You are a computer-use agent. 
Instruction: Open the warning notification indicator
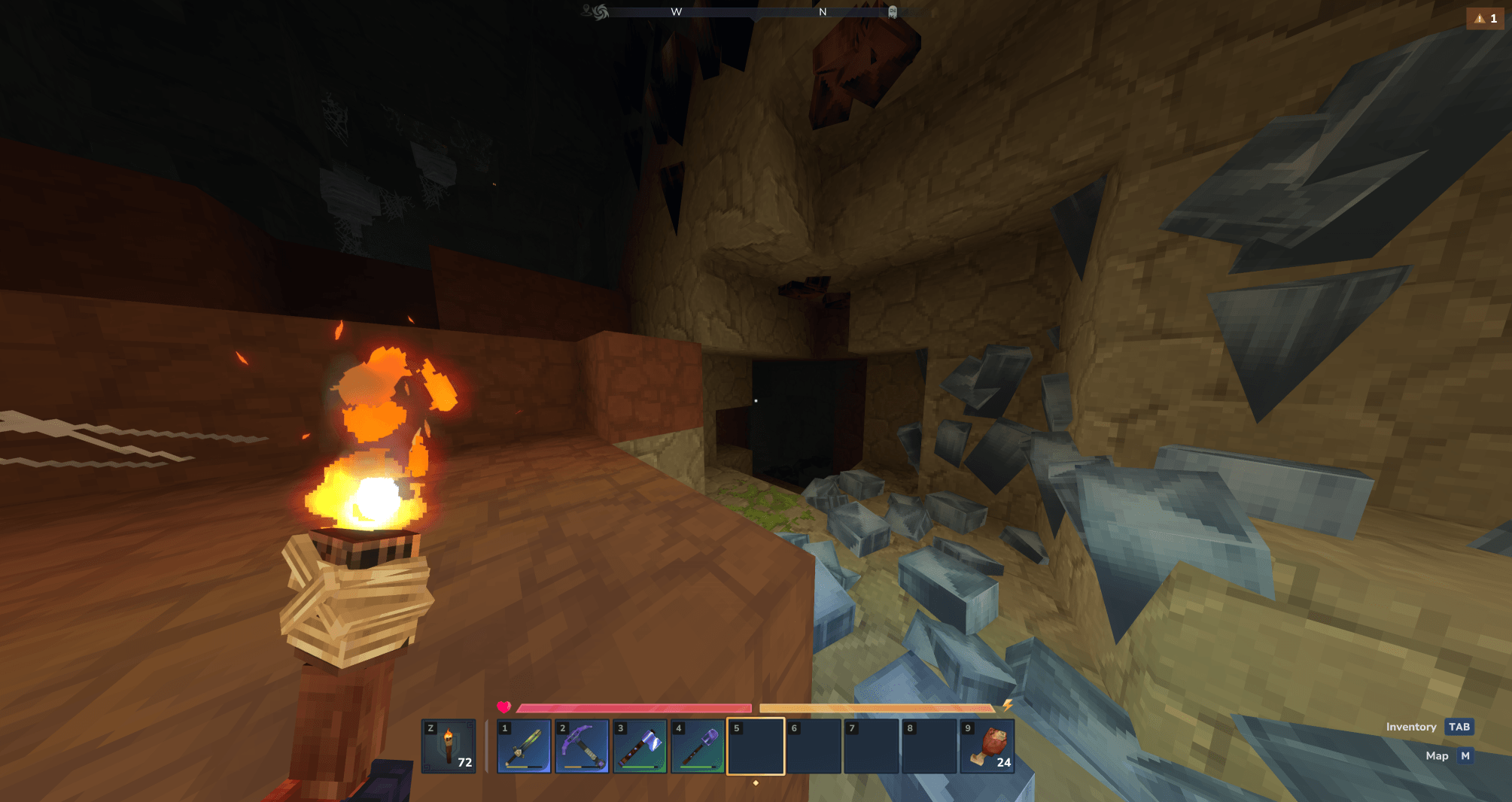1485,18
